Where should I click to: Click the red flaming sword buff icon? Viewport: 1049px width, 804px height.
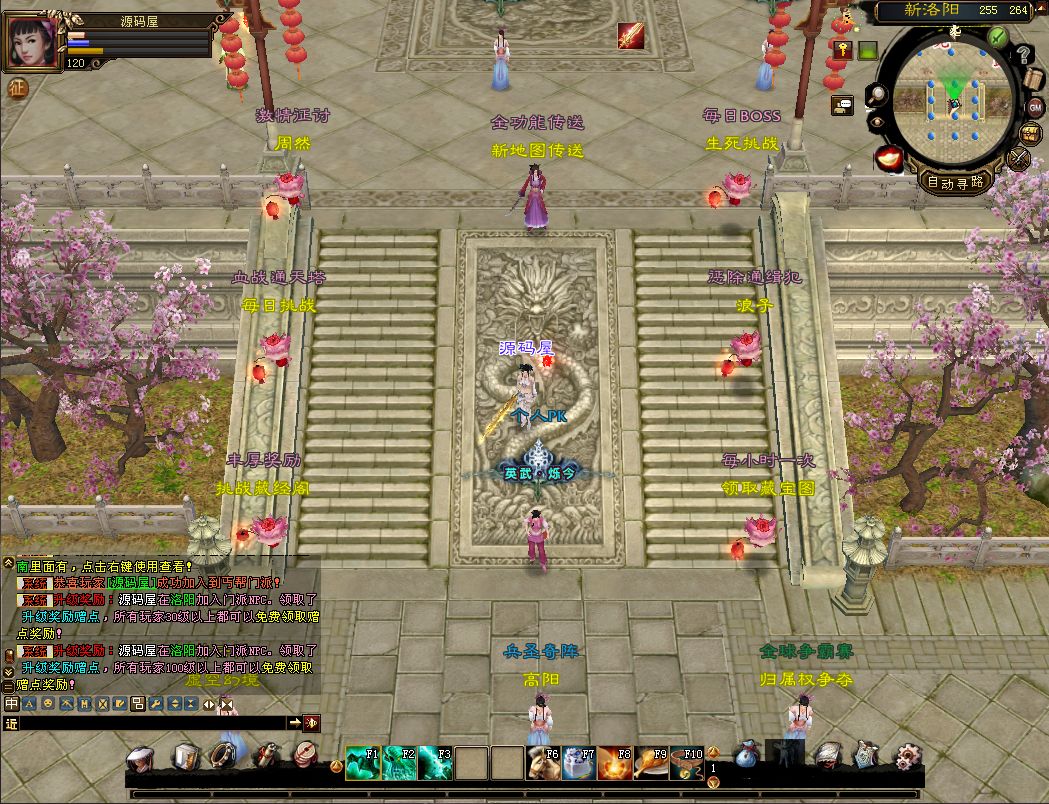[x=630, y=36]
